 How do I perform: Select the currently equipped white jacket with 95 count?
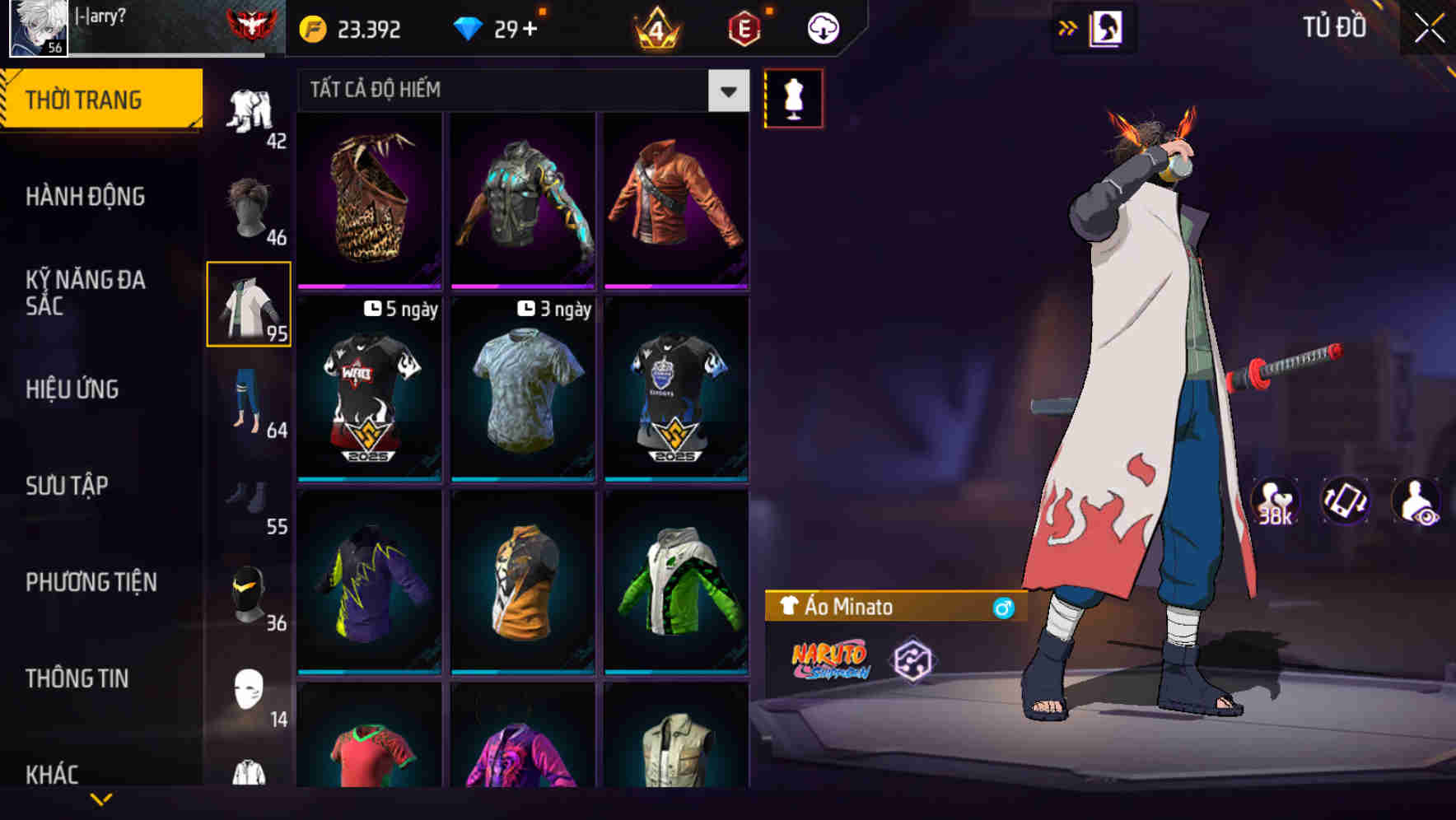[x=250, y=305]
